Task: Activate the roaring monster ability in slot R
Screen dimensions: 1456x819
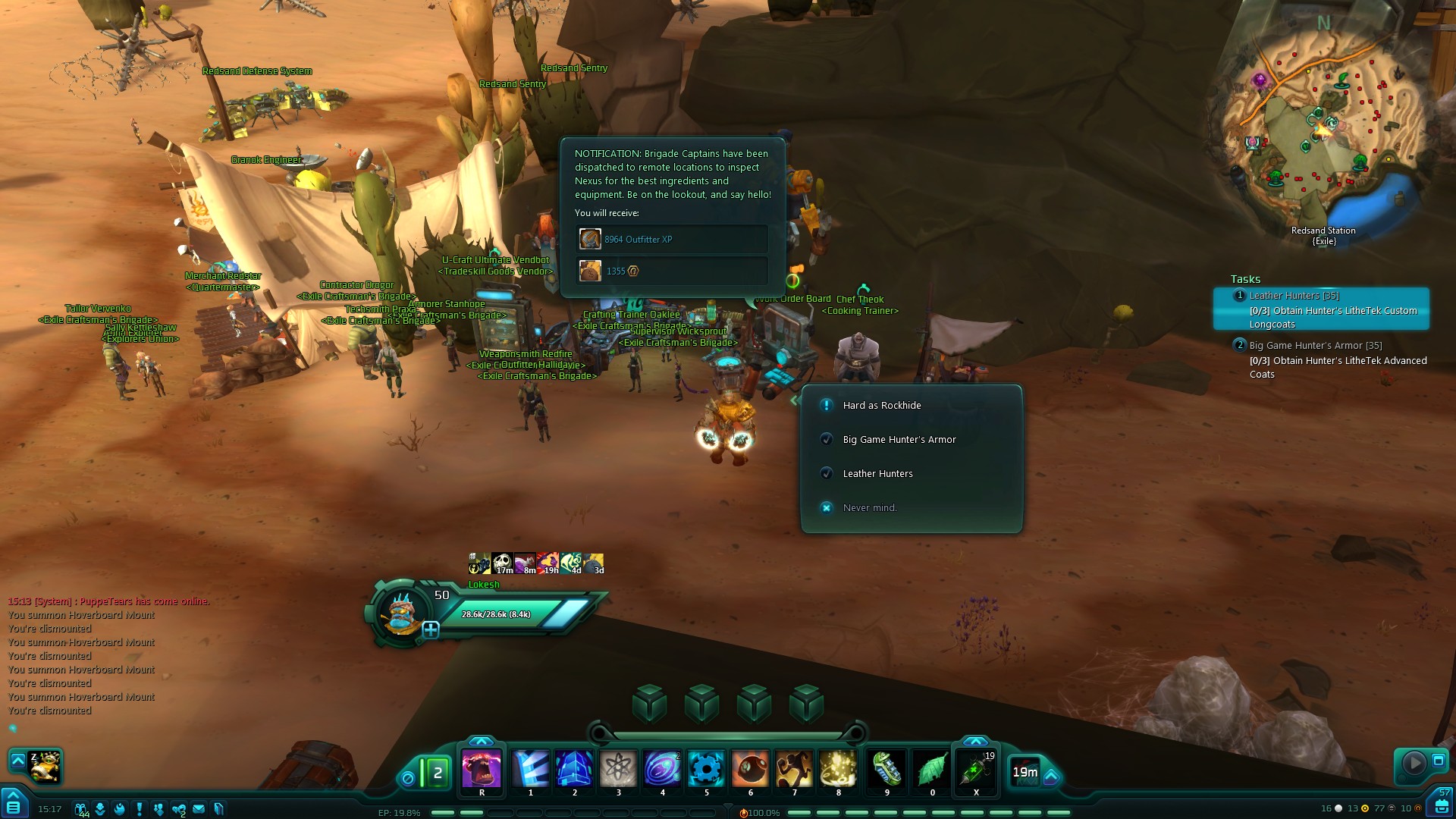Action: 482,770
